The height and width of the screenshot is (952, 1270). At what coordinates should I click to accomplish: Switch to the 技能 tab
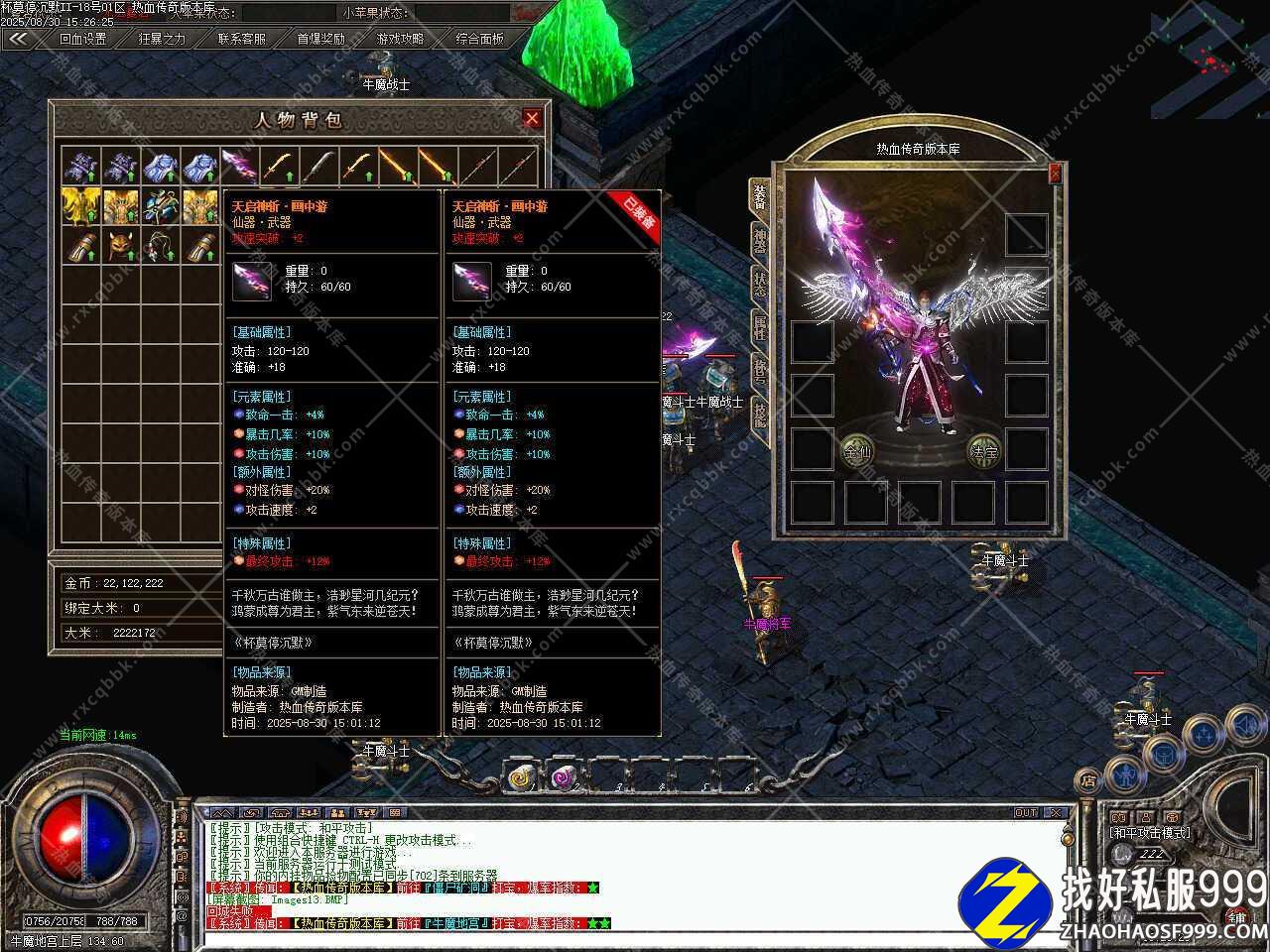759,413
